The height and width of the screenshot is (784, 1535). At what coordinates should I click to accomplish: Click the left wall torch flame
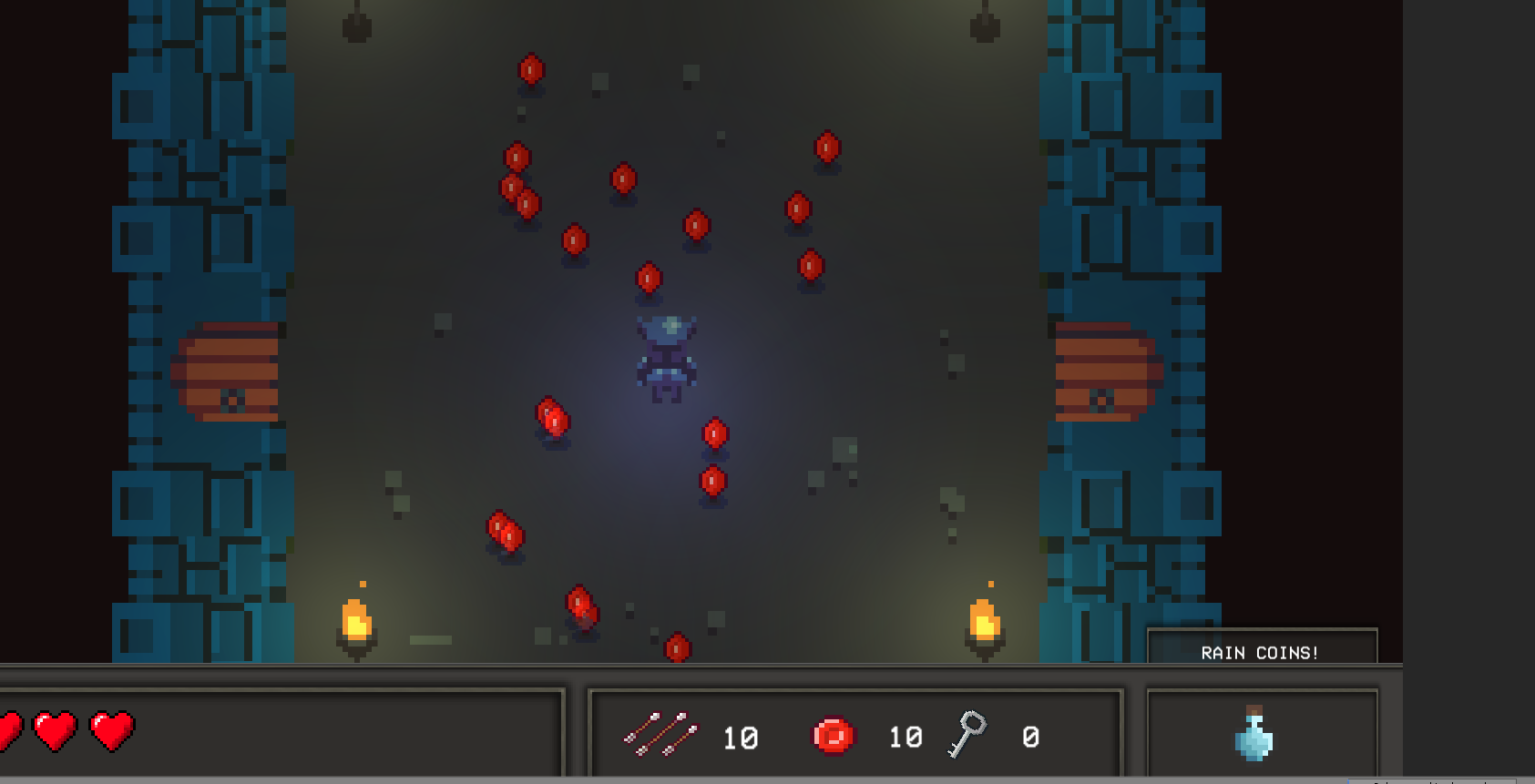pos(357,621)
